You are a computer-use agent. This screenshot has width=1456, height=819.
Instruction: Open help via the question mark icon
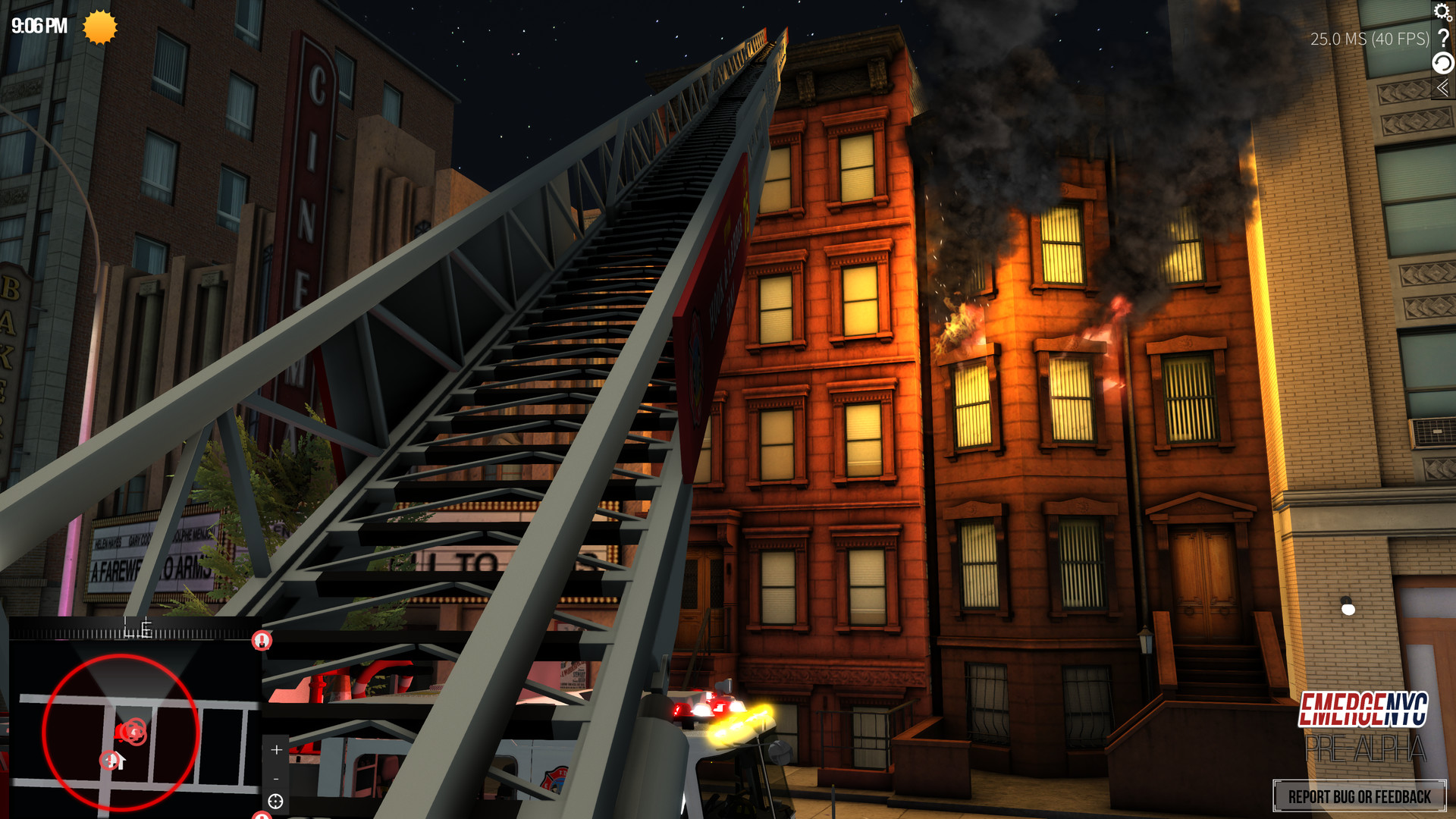(x=1443, y=38)
